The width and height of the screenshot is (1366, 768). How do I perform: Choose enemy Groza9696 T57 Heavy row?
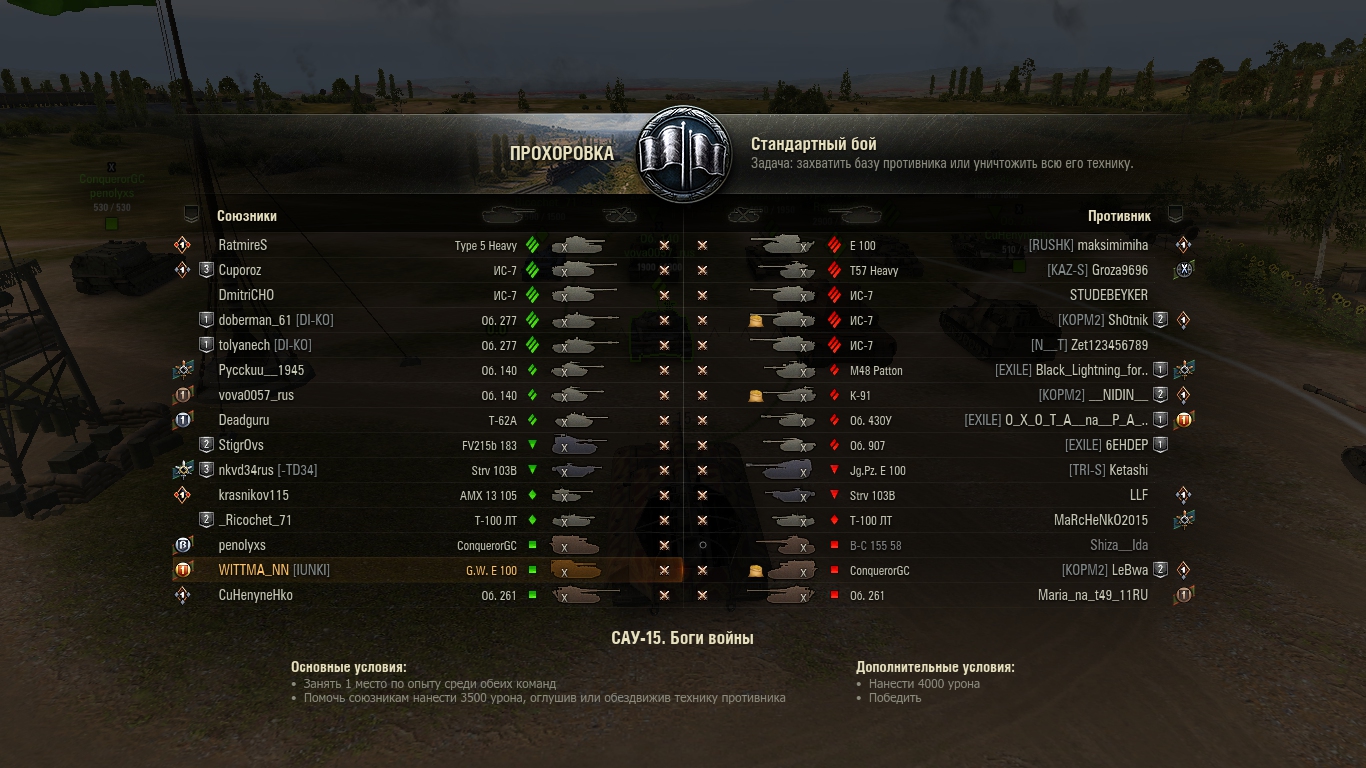(x=1119, y=270)
